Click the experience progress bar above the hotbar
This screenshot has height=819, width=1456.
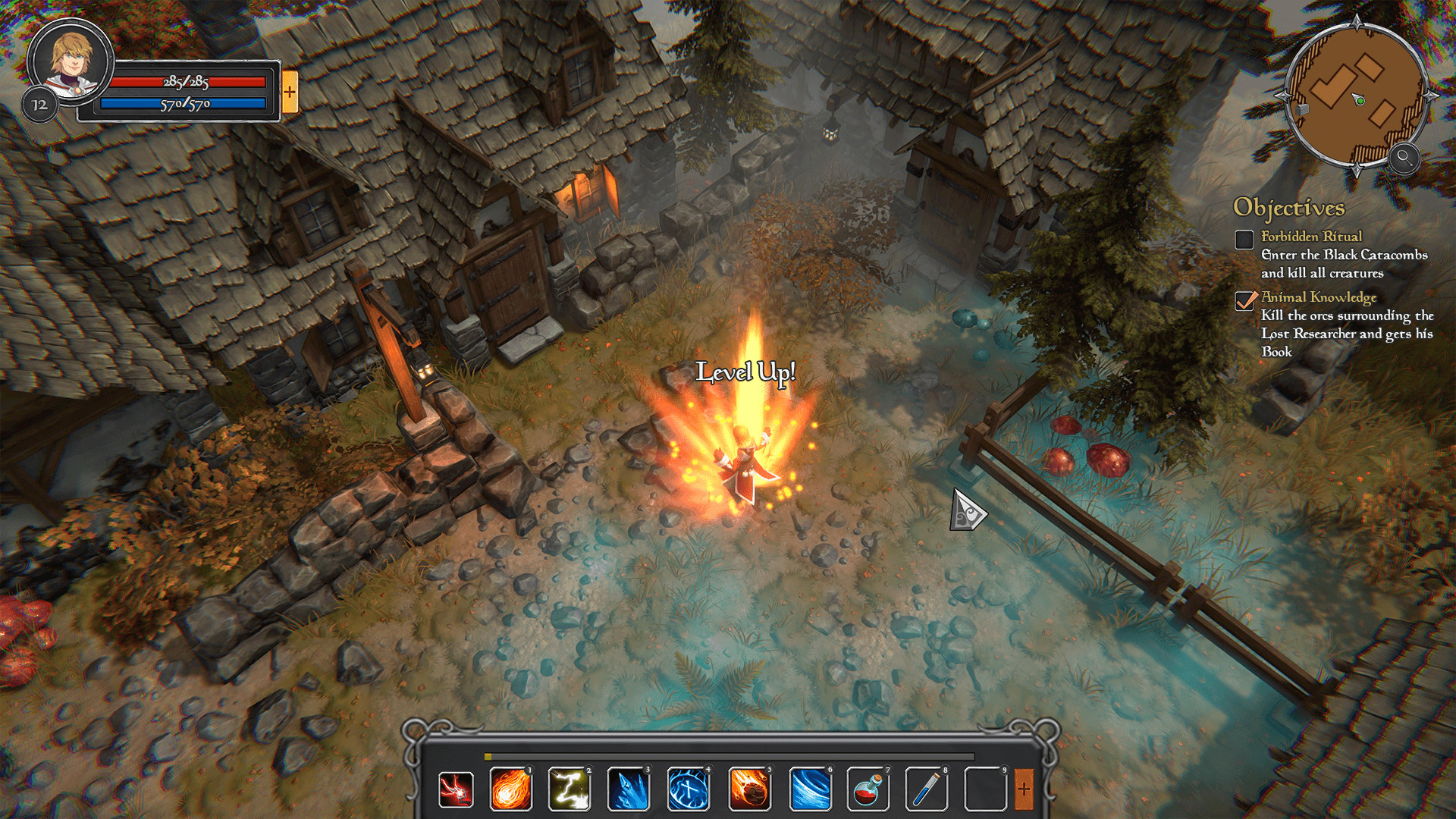728,755
